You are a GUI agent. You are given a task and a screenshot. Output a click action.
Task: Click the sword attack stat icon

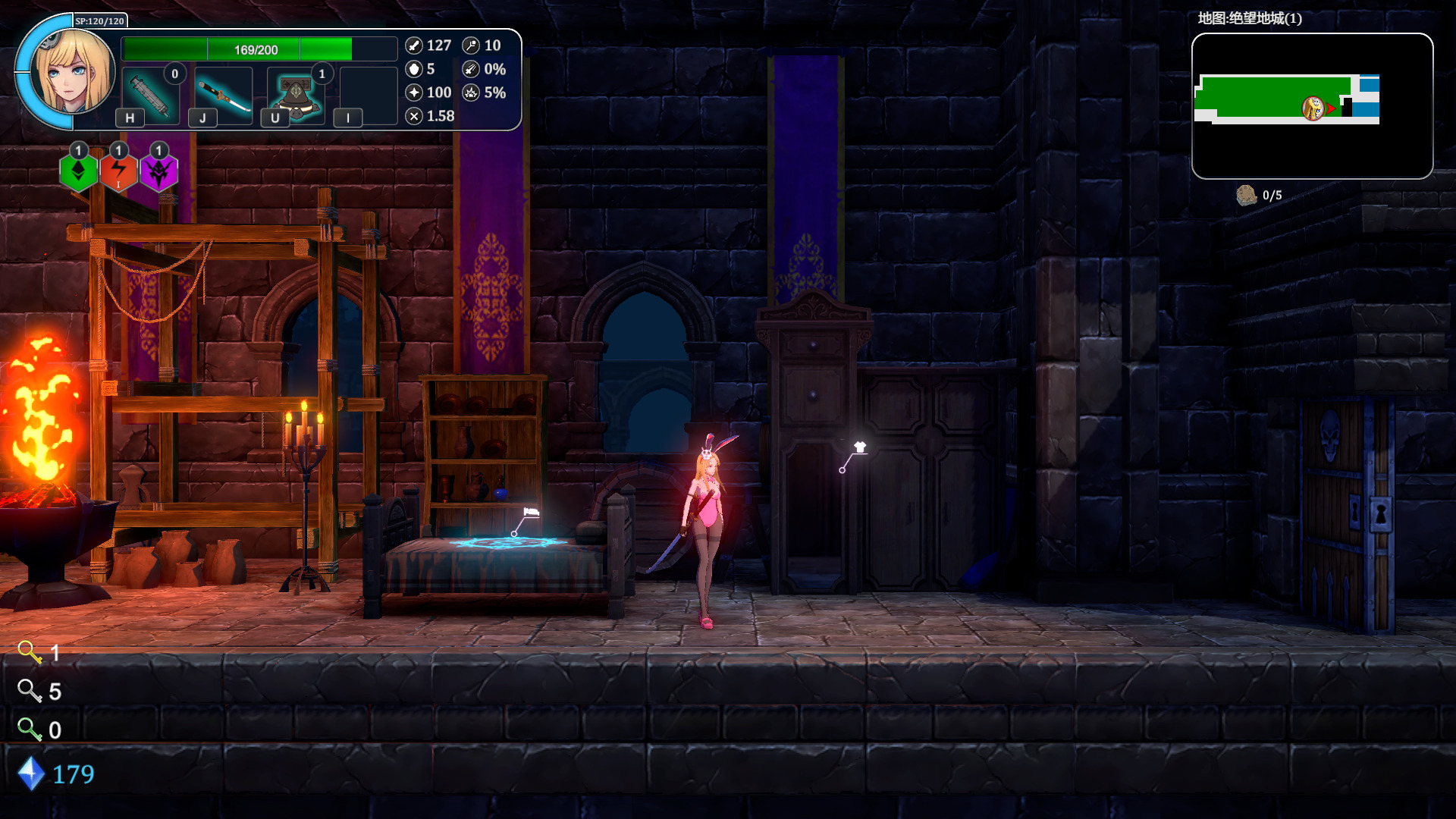[x=414, y=45]
